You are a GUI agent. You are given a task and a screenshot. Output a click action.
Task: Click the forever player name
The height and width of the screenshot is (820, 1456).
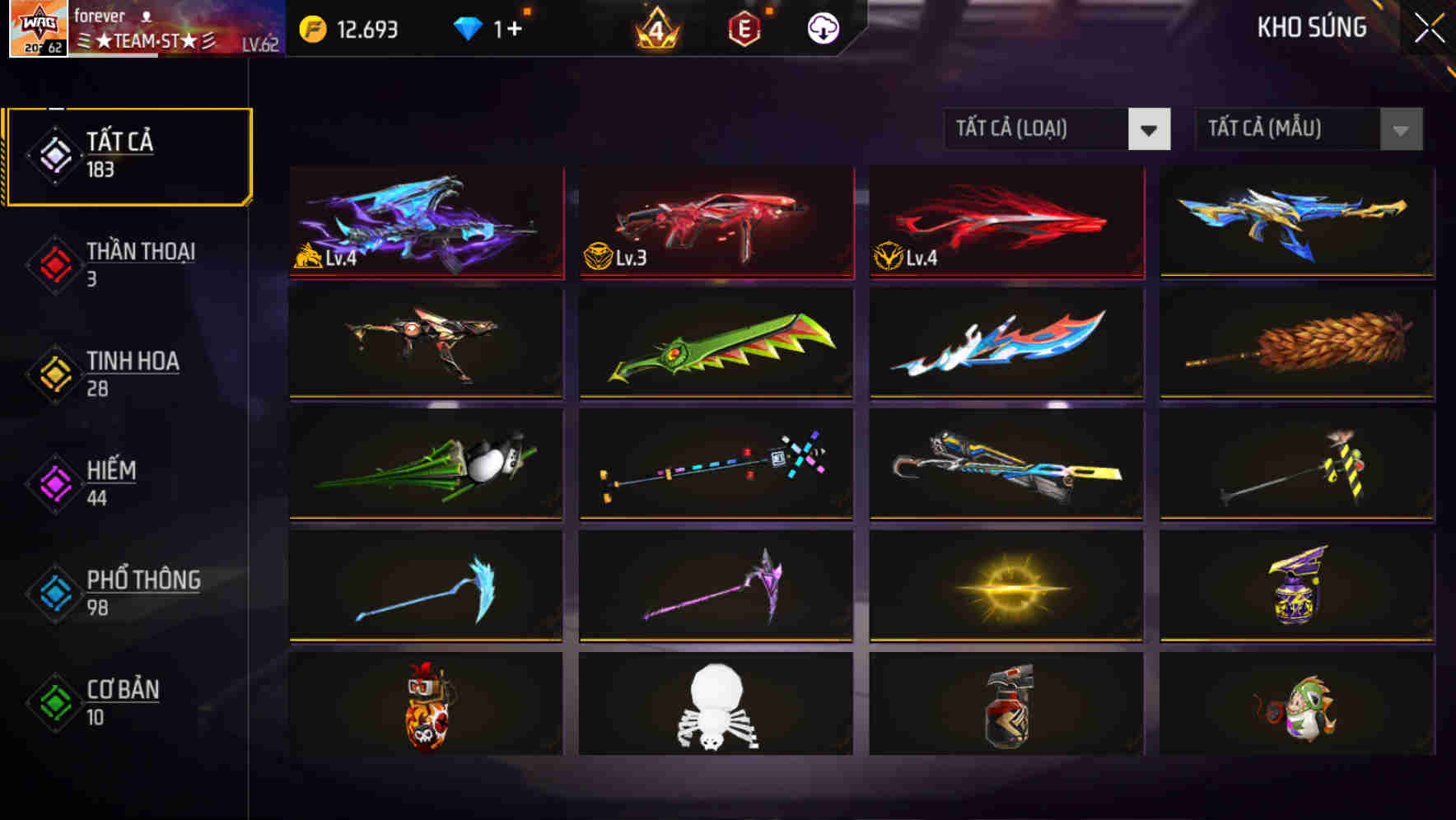coord(99,15)
